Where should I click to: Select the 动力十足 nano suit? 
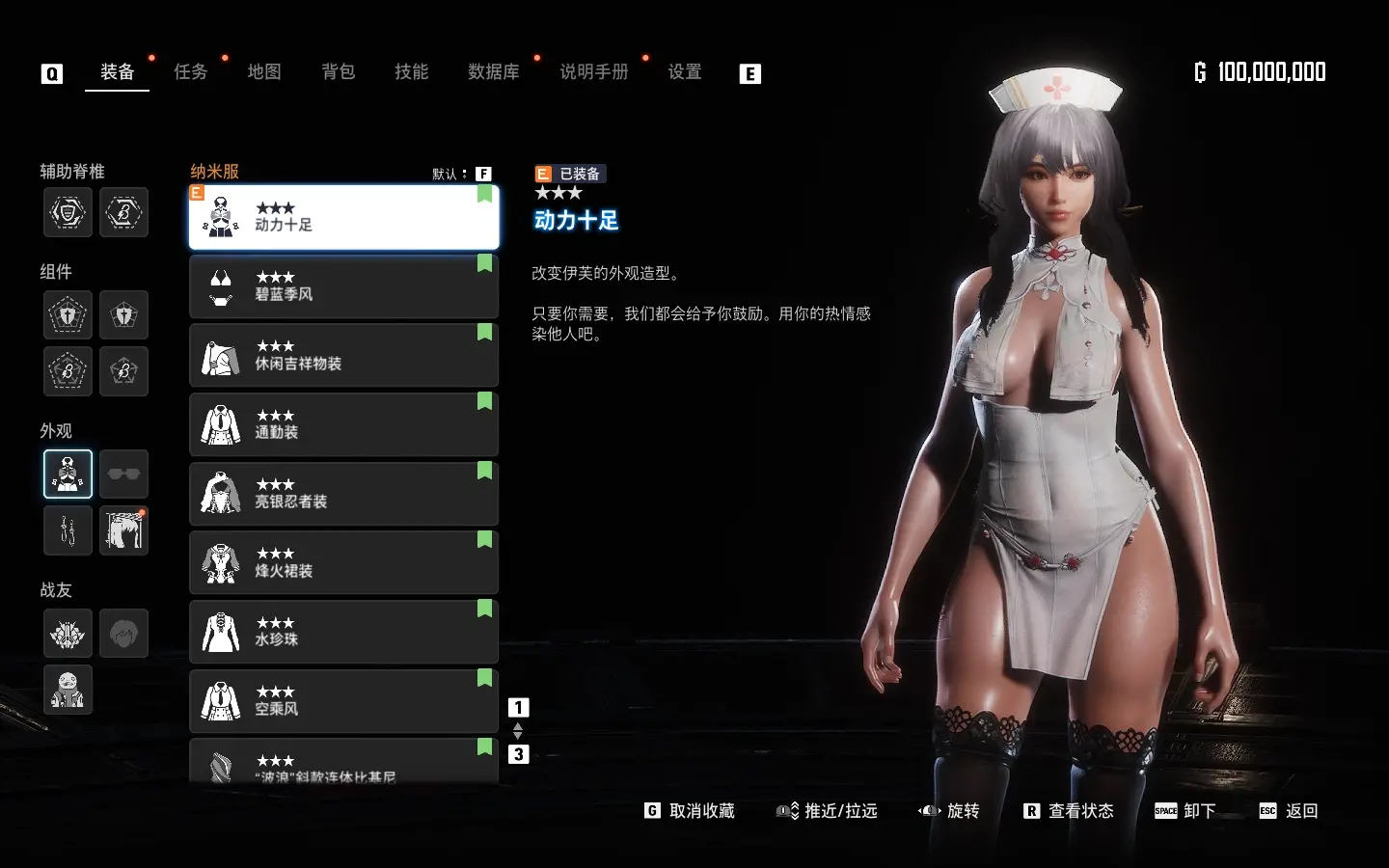(343, 217)
